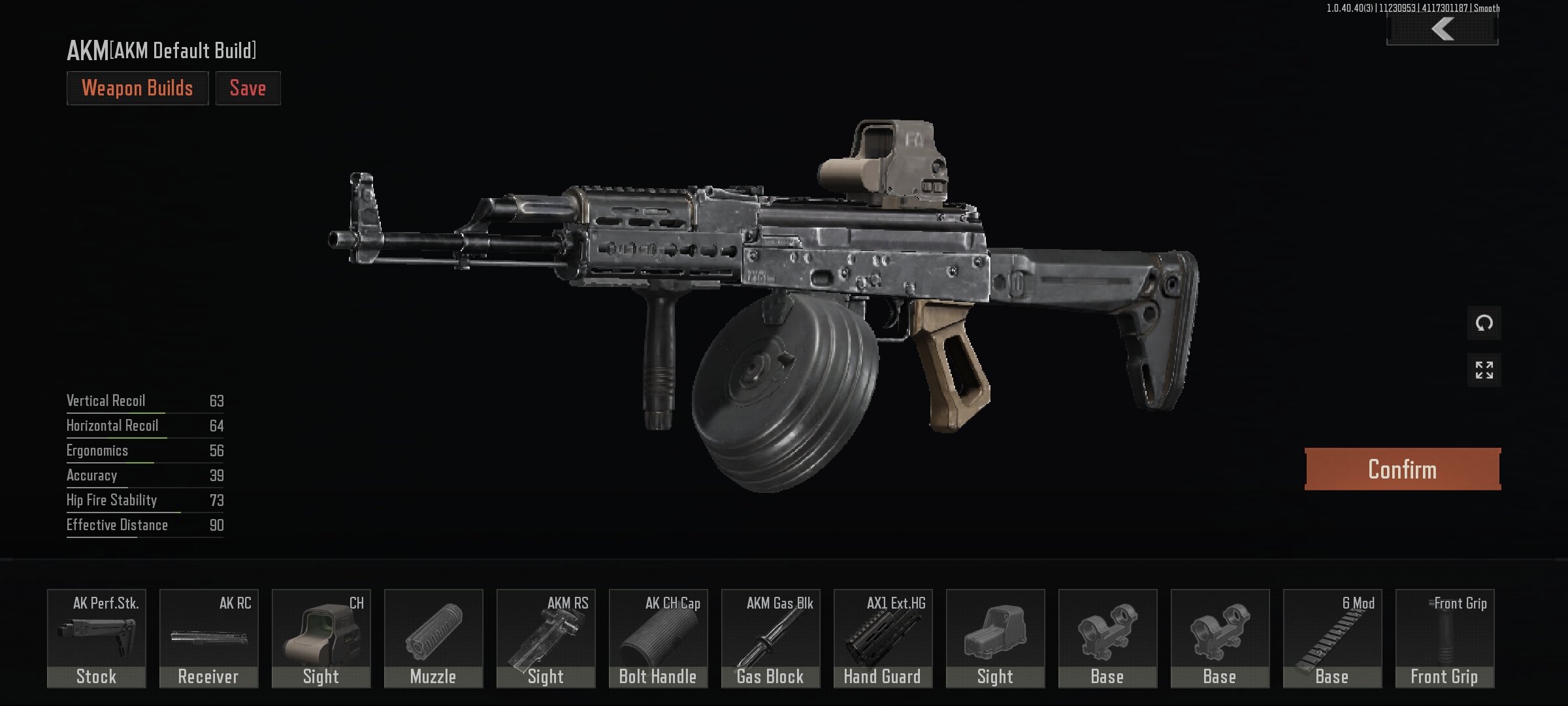Confirm the weapon build

pyautogui.click(x=1402, y=469)
